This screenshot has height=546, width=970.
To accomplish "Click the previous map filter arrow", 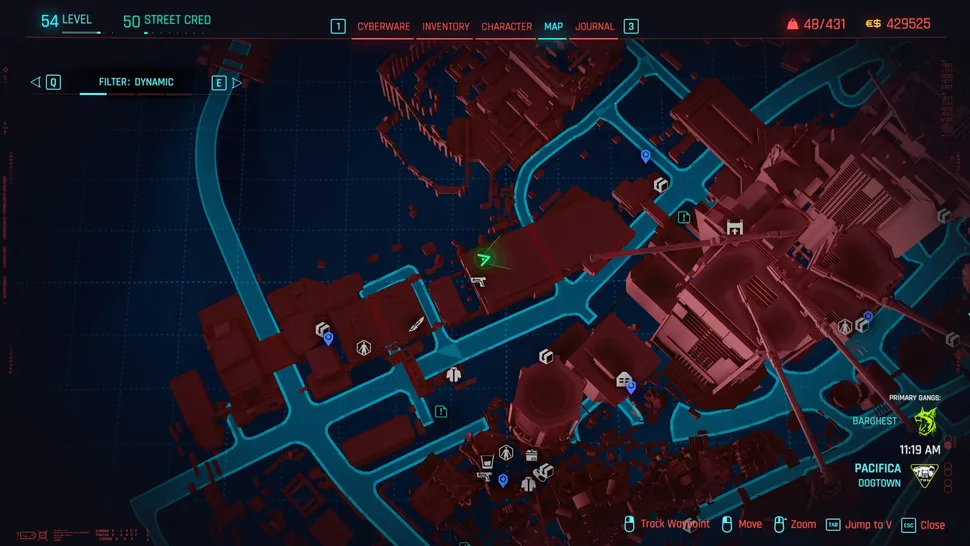I will tap(36, 82).
